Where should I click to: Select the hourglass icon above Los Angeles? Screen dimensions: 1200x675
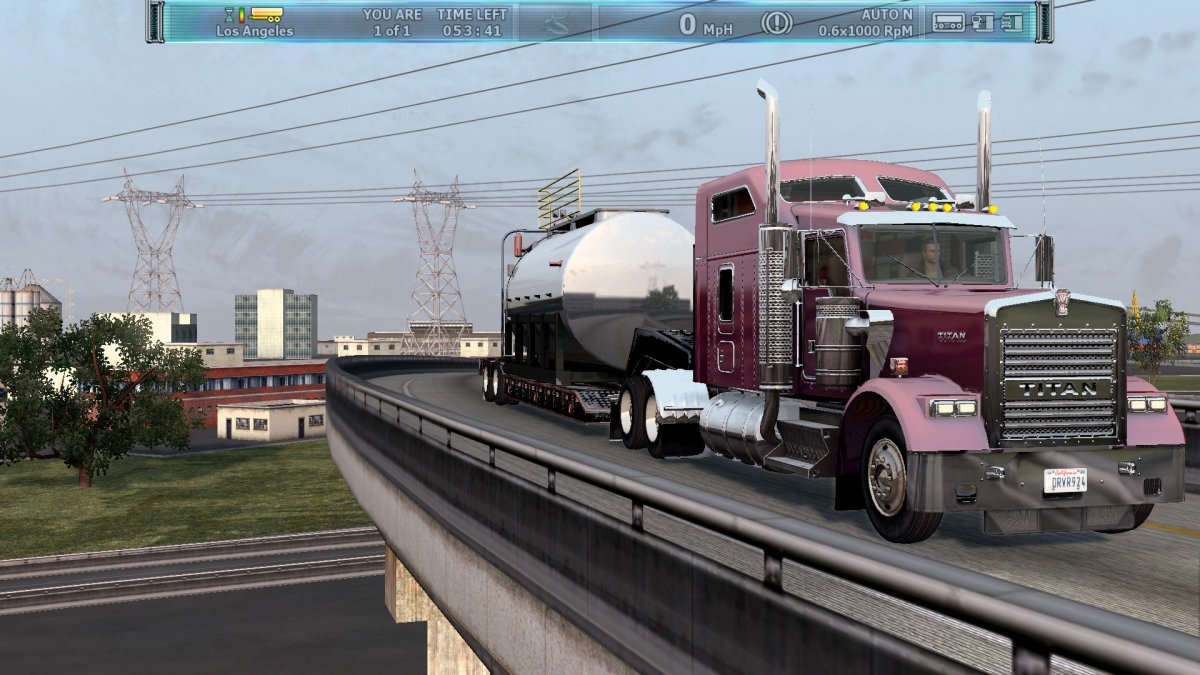(229, 14)
